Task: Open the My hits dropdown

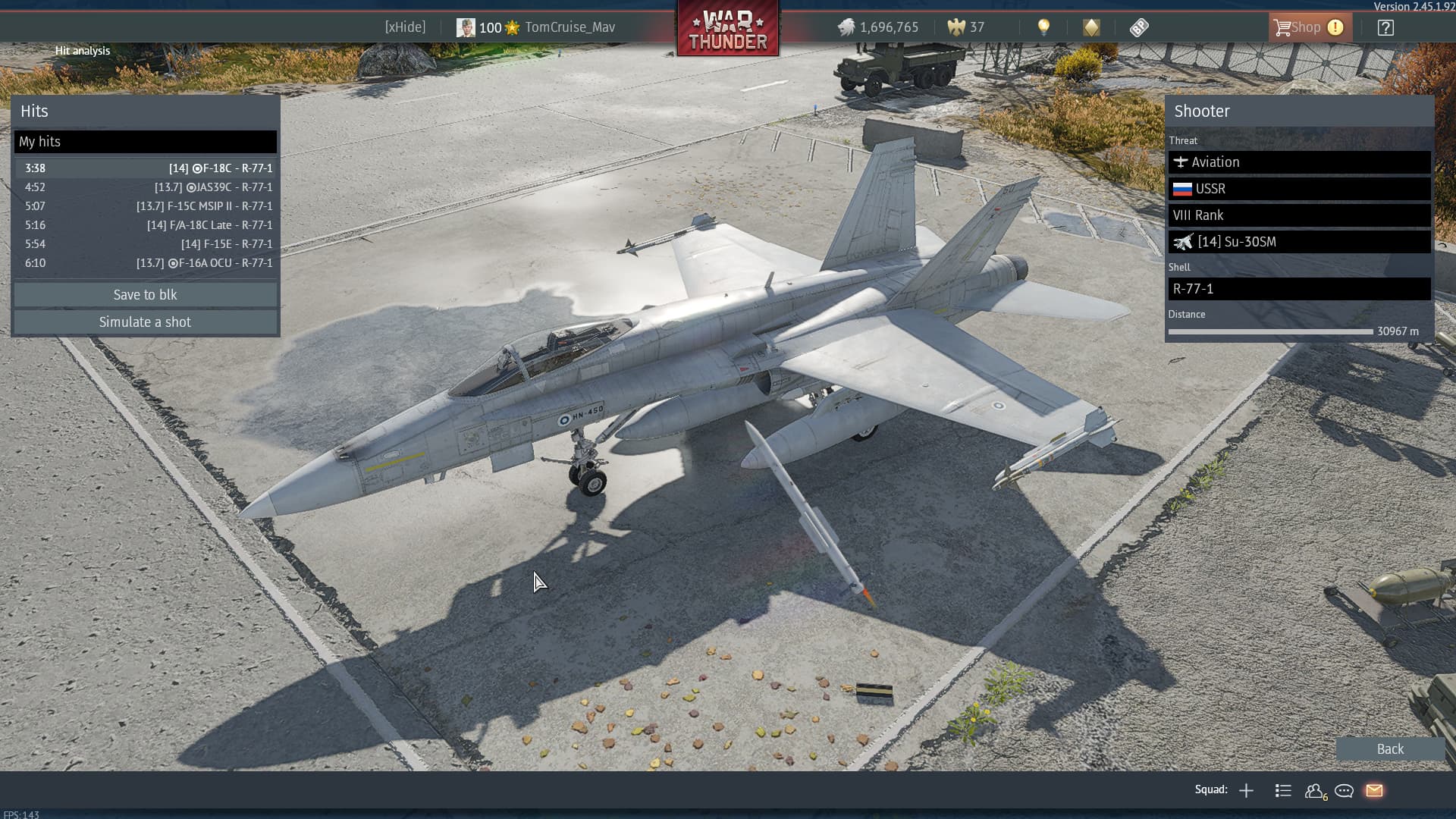Action: pos(145,142)
